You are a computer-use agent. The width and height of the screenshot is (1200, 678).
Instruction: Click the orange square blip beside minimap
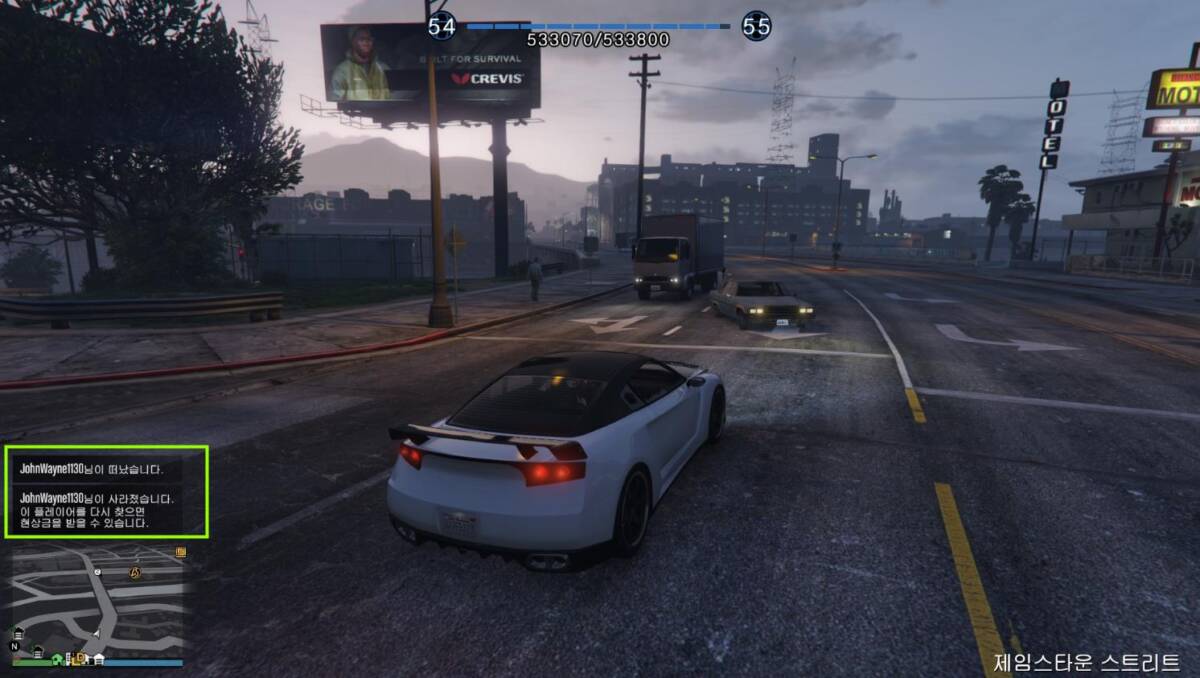click(181, 552)
